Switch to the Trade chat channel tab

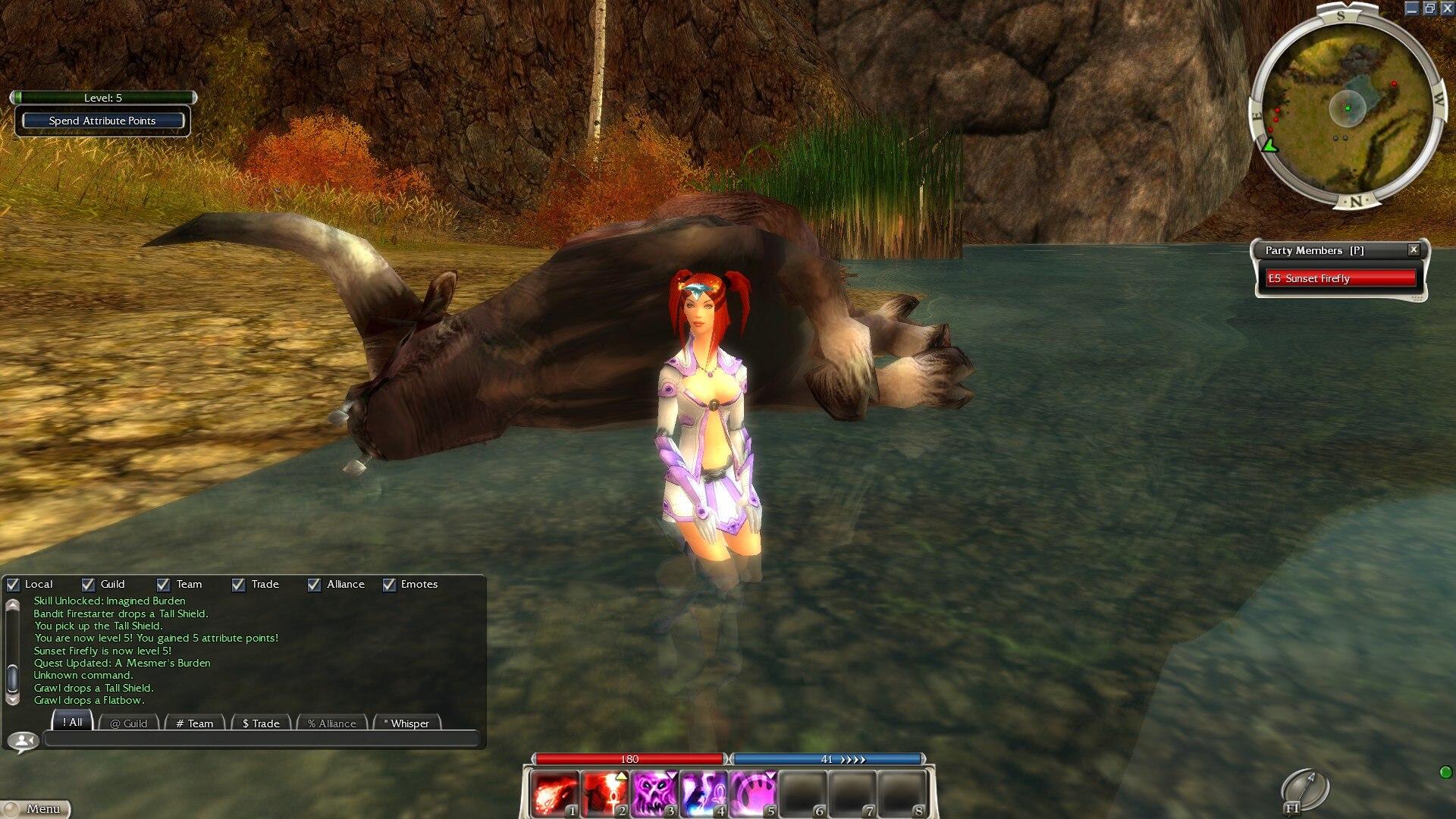[261, 723]
